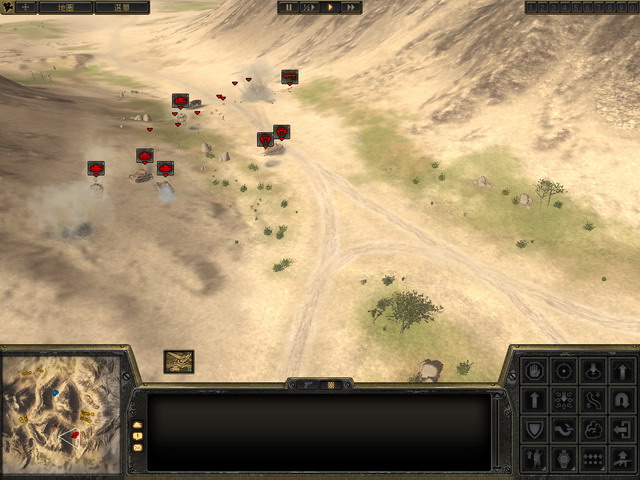Open the formation diamonds command
The image size is (640, 480).
point(594,459)
